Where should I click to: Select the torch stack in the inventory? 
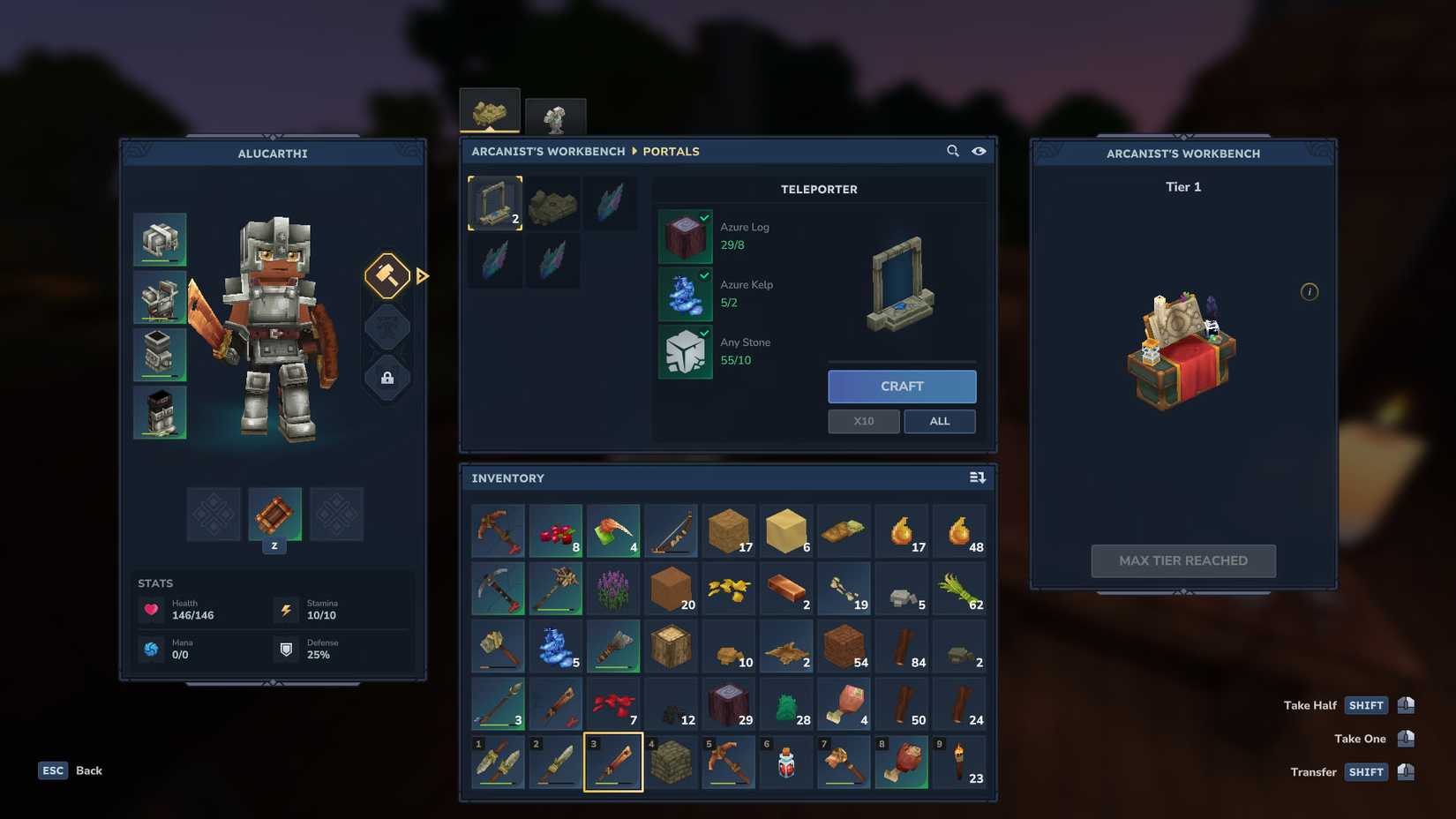pyautogui.click(x=960, y=762)
